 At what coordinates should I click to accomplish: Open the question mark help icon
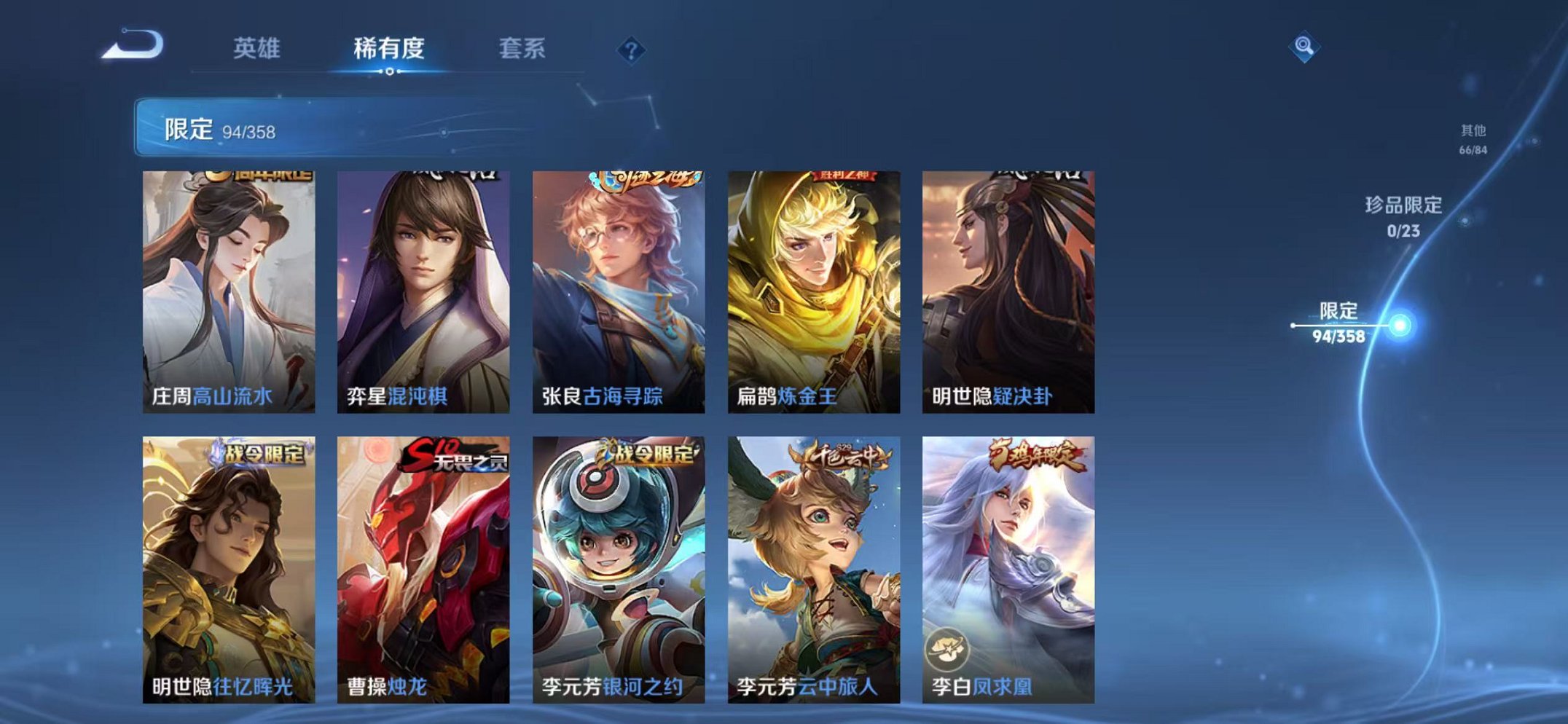pyautogui.click(x=632, y=49)
